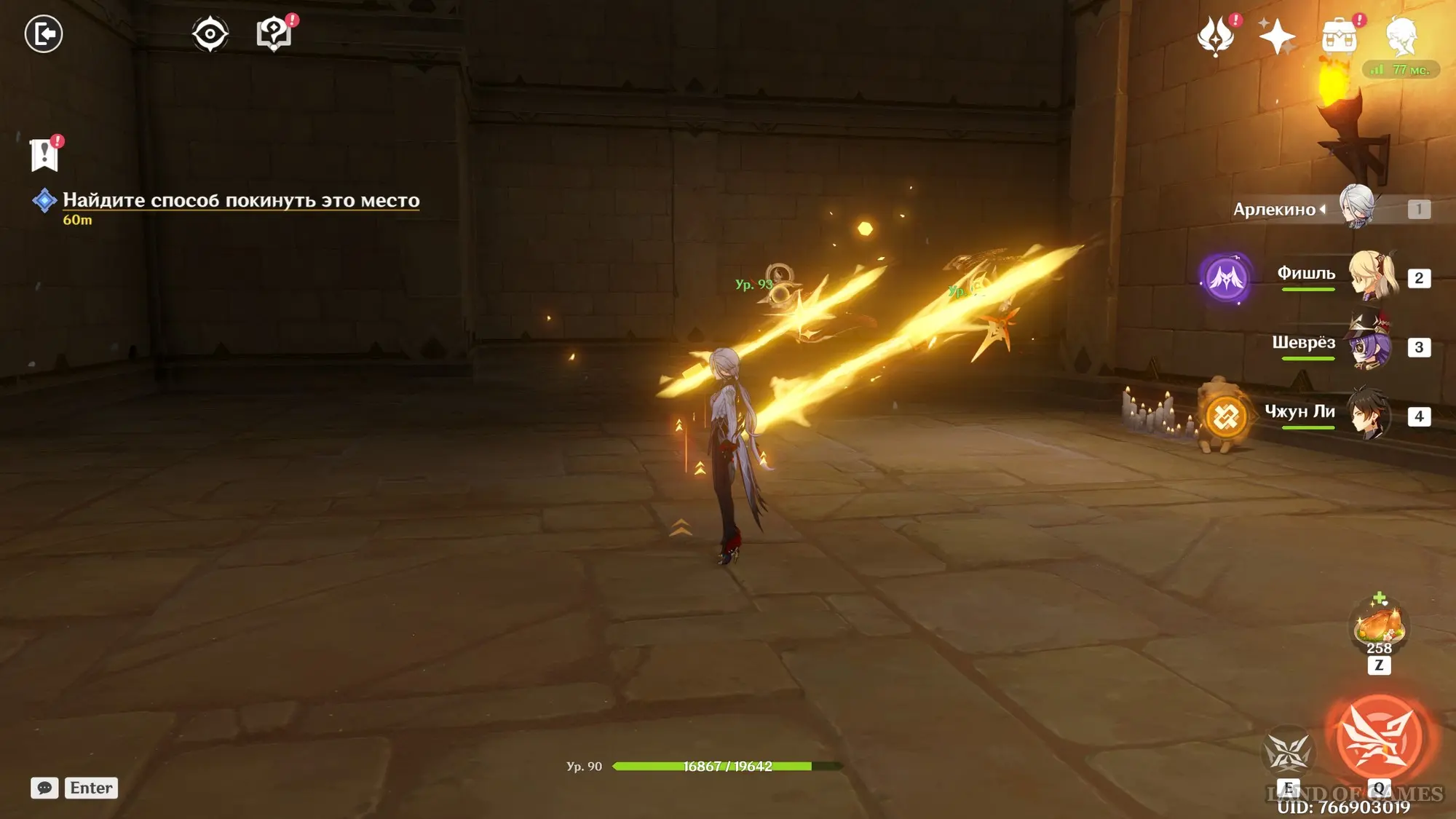This screenshot has width=1456, height=819.
Task: Open the quest banner with alert
Action: 44,154
